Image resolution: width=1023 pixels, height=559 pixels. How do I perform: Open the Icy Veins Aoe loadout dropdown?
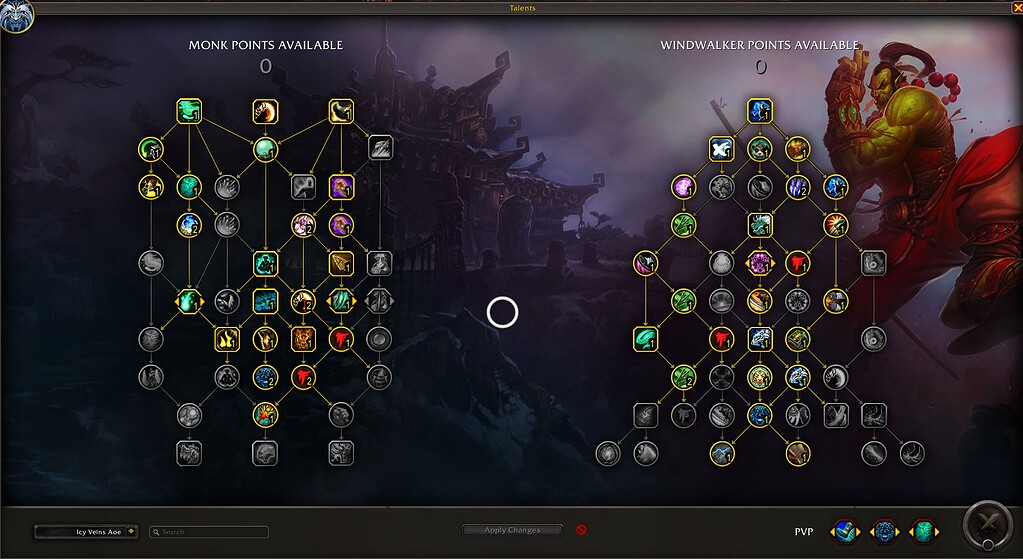coord(86,532)
